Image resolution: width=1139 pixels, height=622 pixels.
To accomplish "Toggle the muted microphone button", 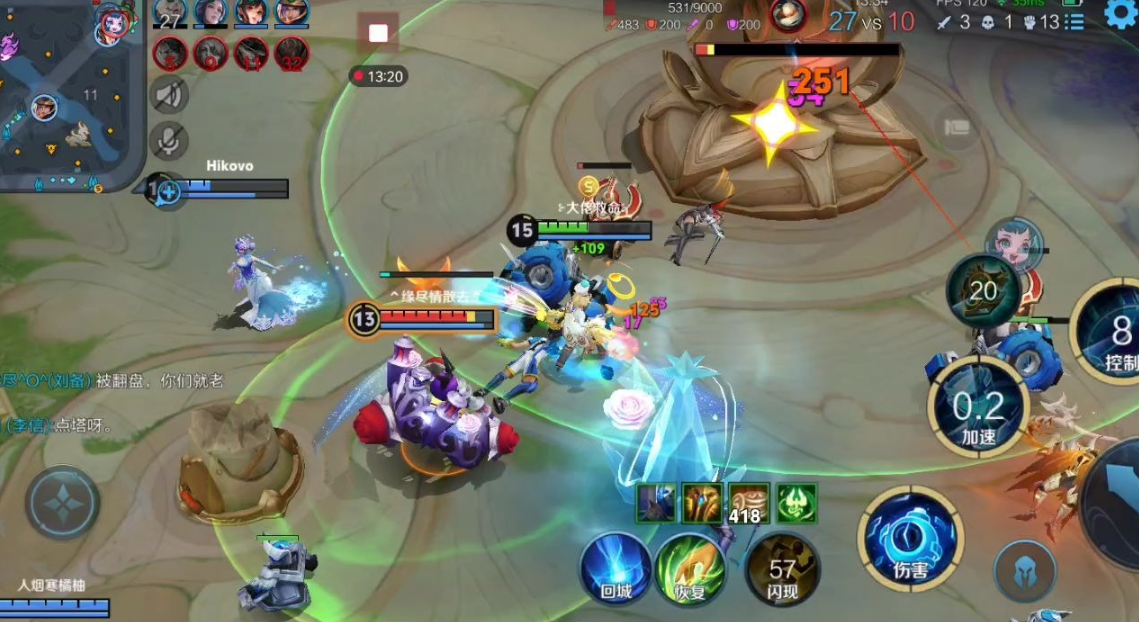I will pos(169,140).
